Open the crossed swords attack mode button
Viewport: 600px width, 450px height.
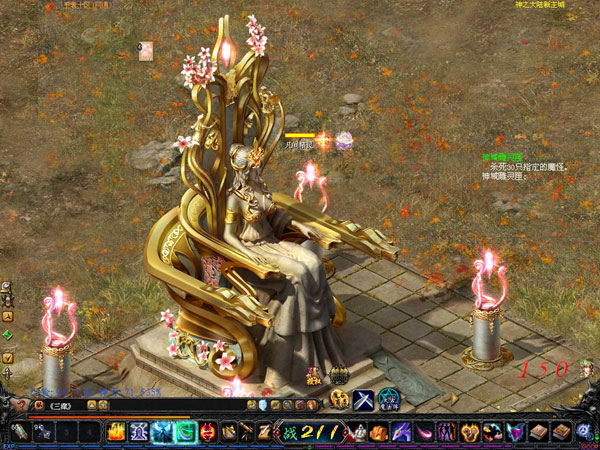pyautogui.click(x=364, y=400)
